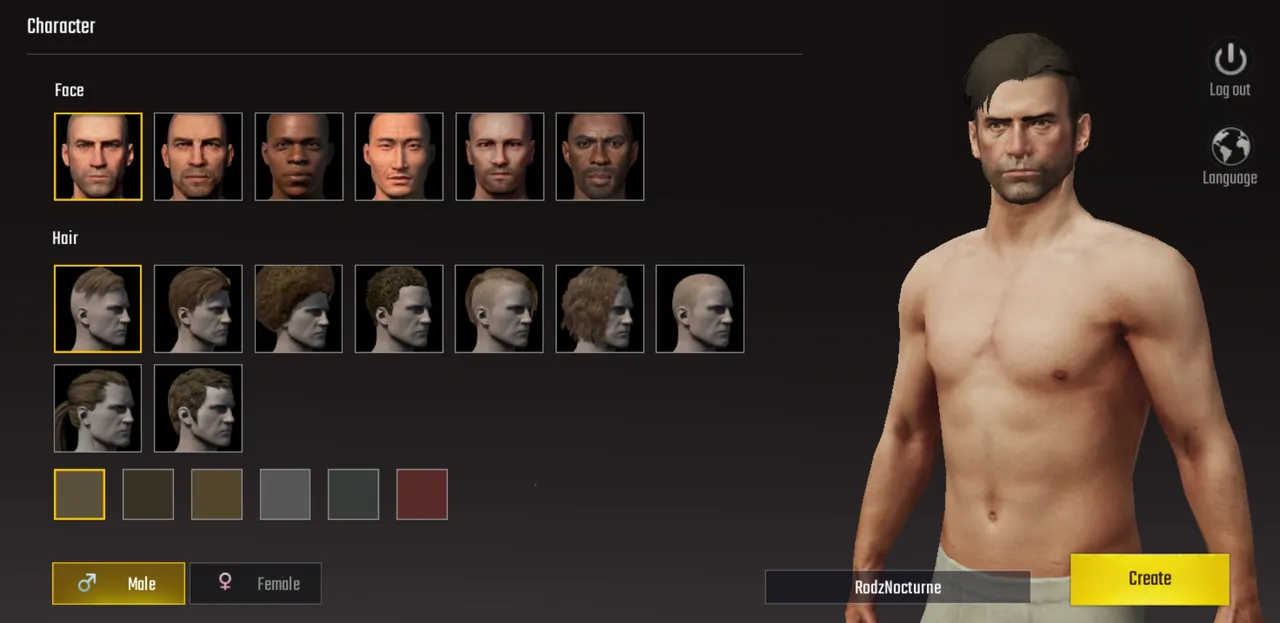
Task: Choose the bald hairstyle thumbnail
Action: [700, 309]
